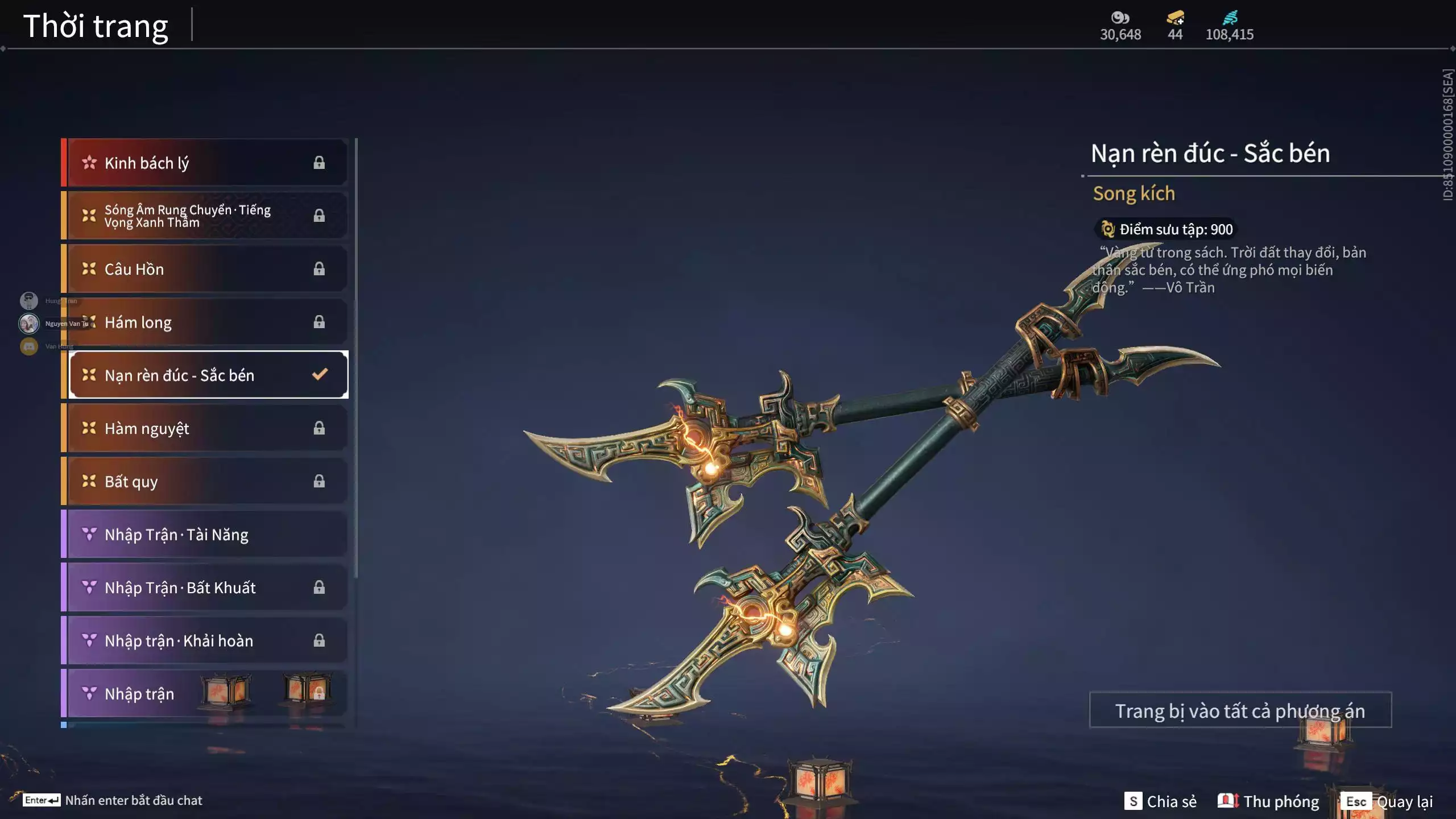Select Nhập Trận · Bất Khuất entry
This screenshot has width=1456, height=819.
[205, 587]
